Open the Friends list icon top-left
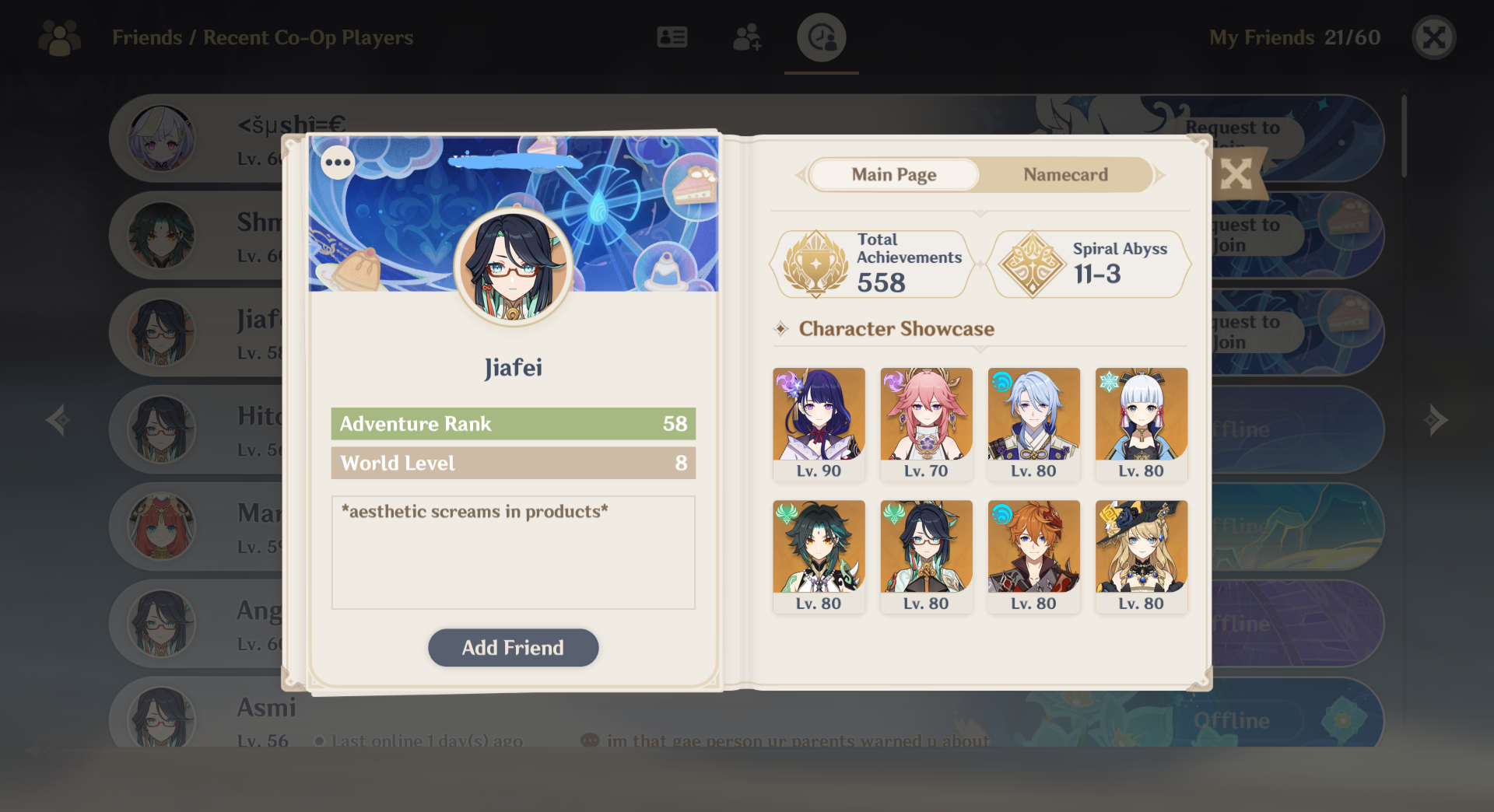The image size is (1494, 812). (x=58, y=37)
